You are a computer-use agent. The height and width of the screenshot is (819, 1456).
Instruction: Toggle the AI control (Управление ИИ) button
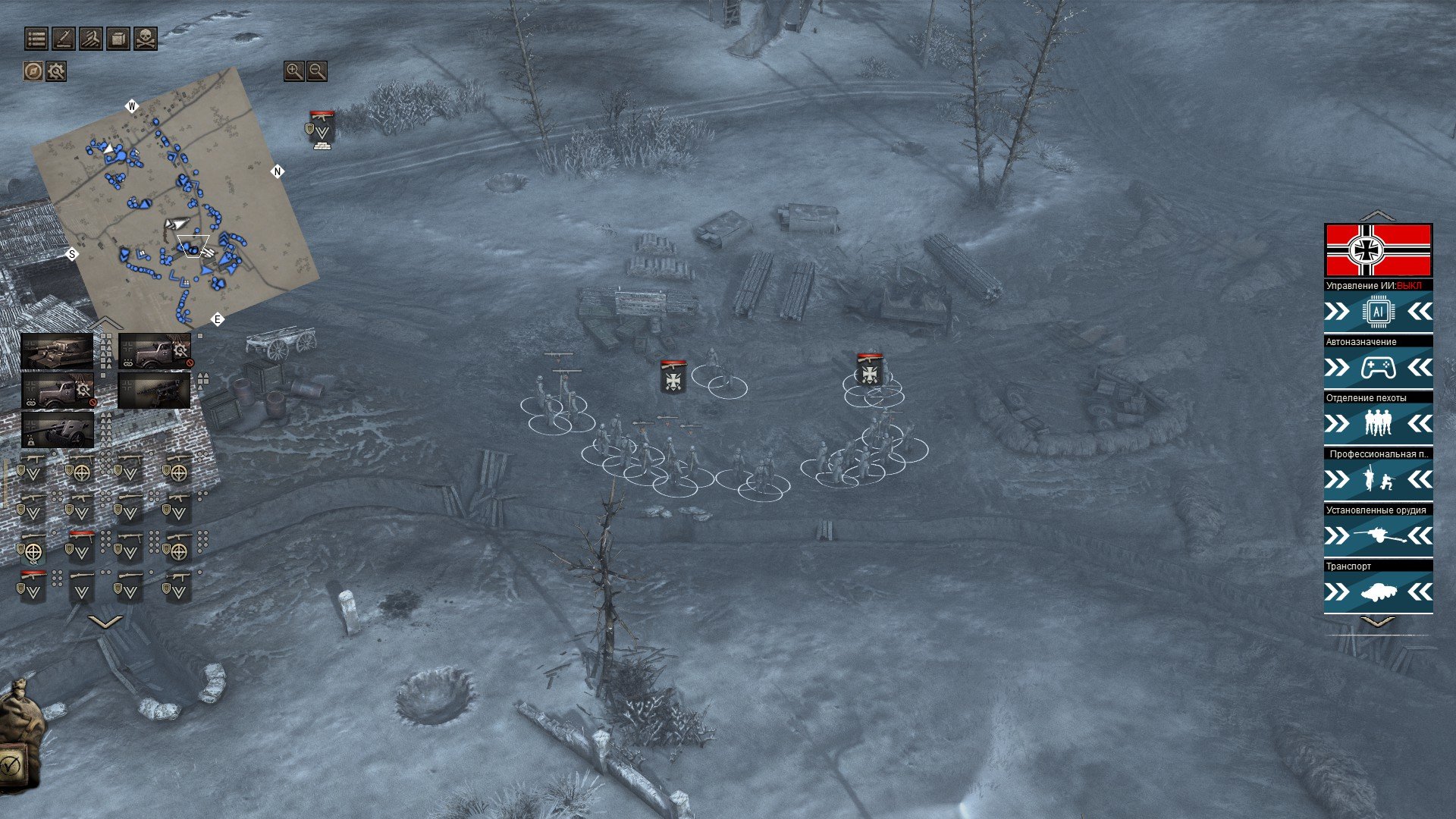point(1378,312)
